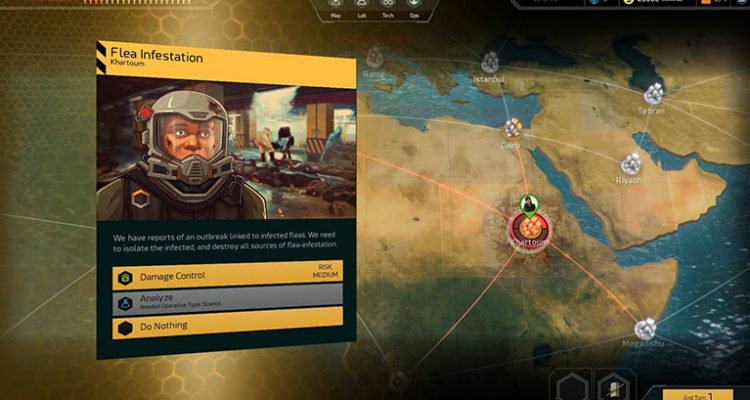Viewport: 750px width, 400px height.
Task: Select the Cairo city node
Action: [x=513, y=128]
